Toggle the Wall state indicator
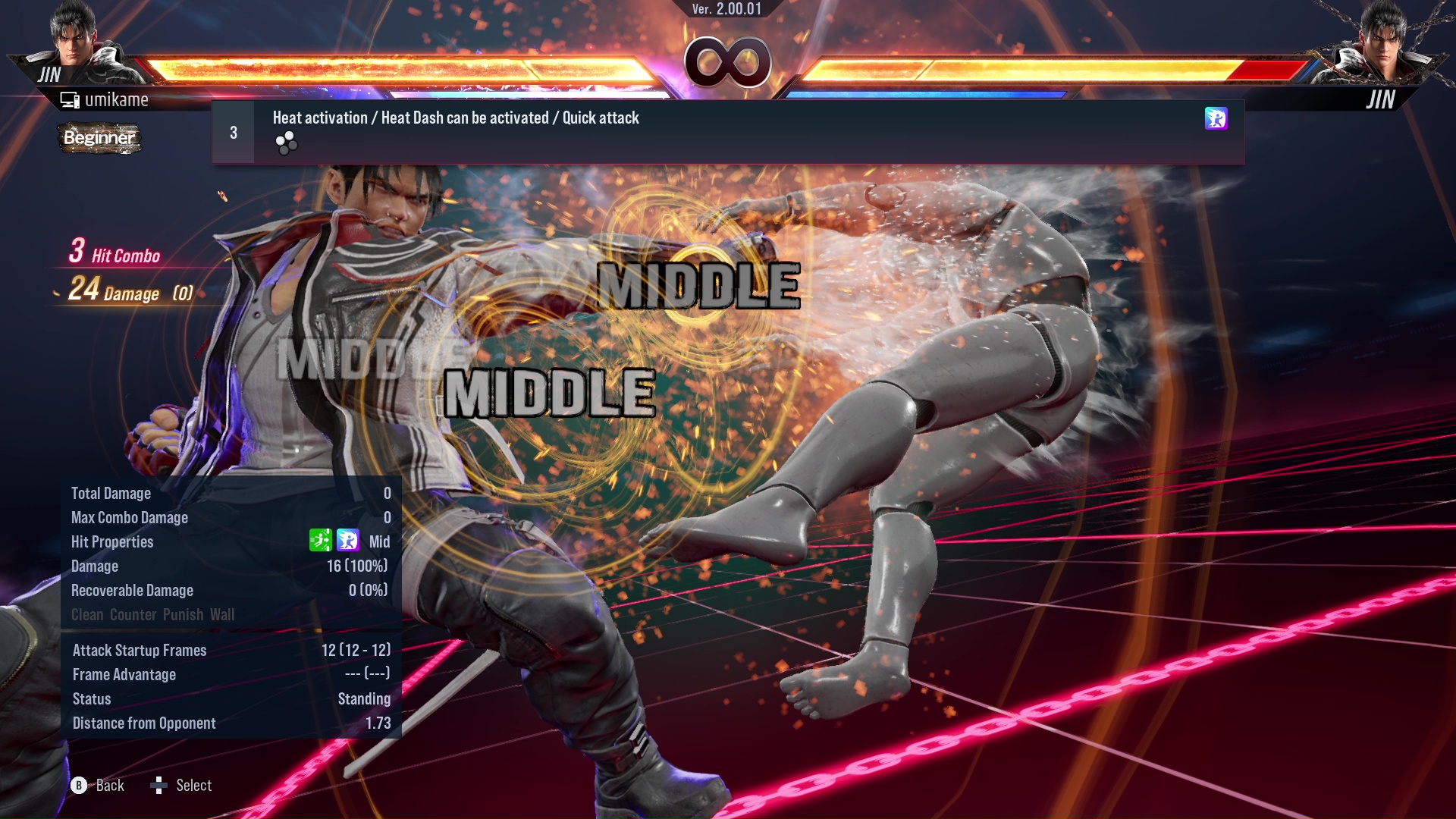Viewport: 1456px width, 819px height. pos(224,614)
